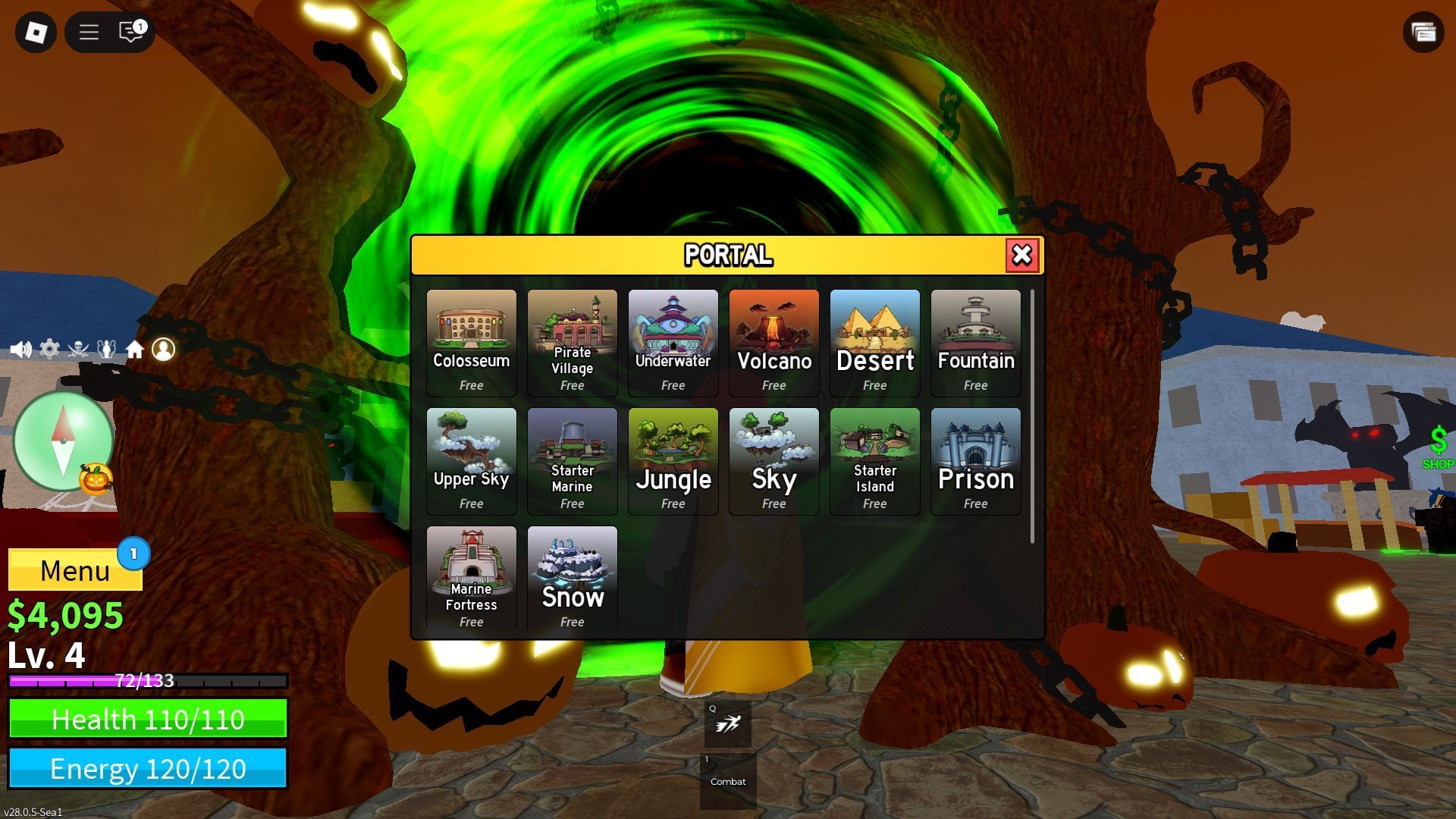Open the SHOP with the dollar icon

[1437, 447]
